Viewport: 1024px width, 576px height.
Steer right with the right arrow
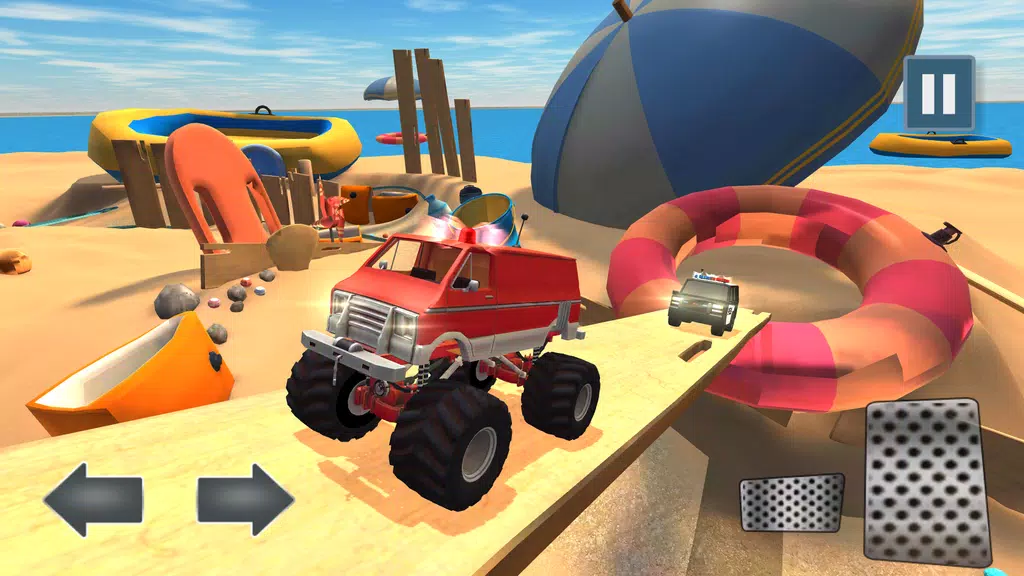(x=245, y=499)
